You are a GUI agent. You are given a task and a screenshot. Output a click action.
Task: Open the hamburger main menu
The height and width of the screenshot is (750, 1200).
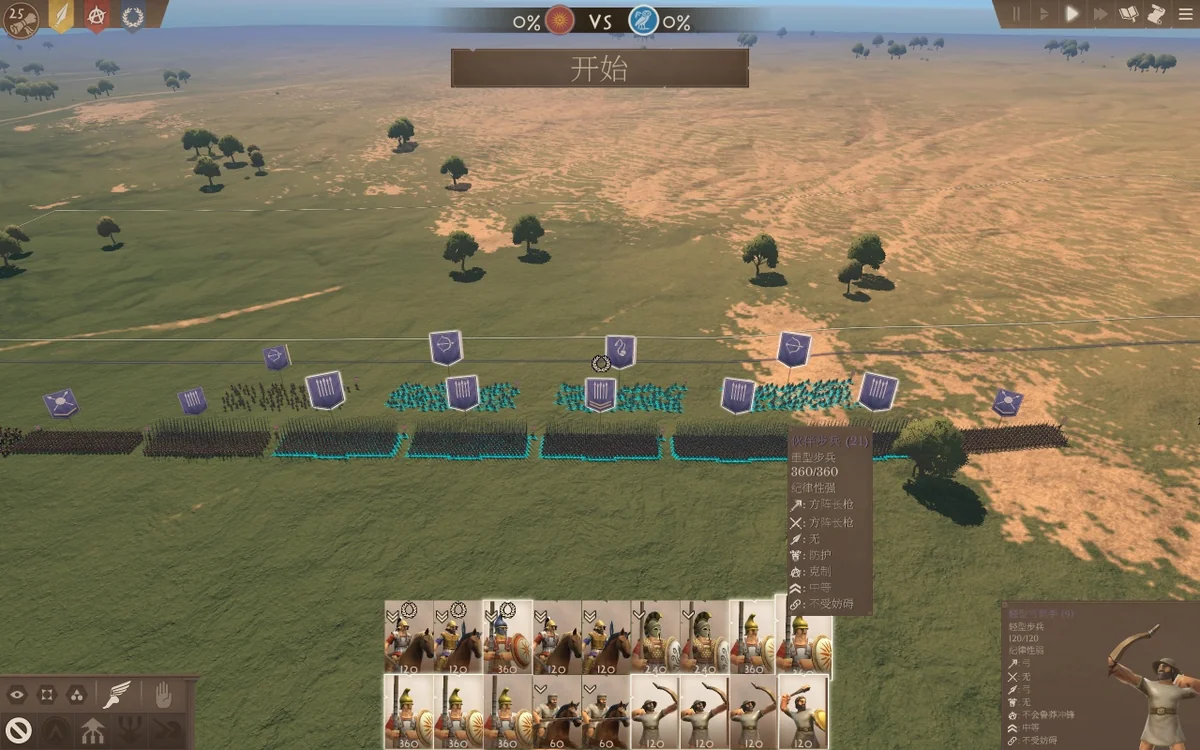pyautogui.click(x=1184, y=14)
